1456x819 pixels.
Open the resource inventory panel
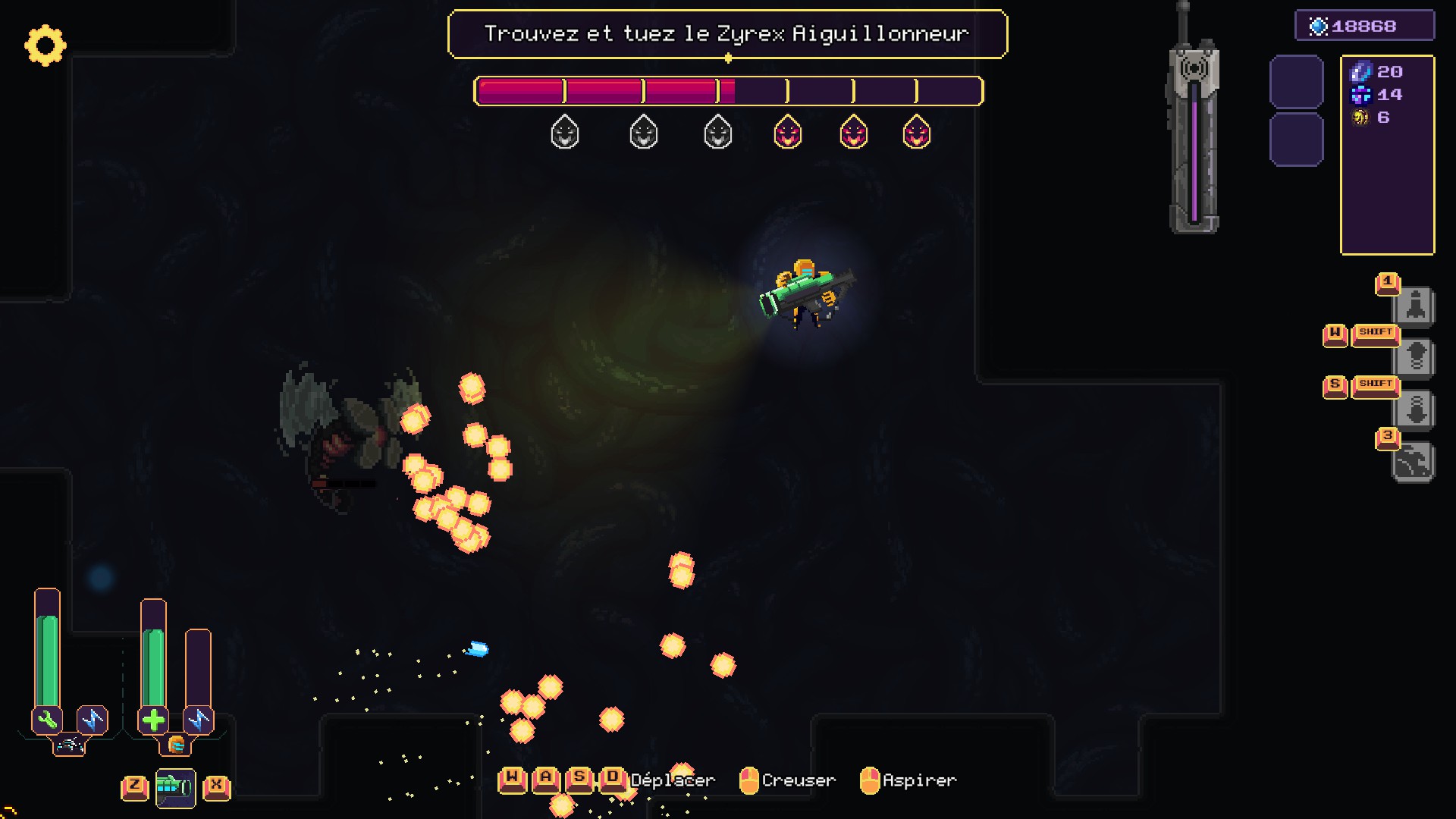tap(1387, 155)
